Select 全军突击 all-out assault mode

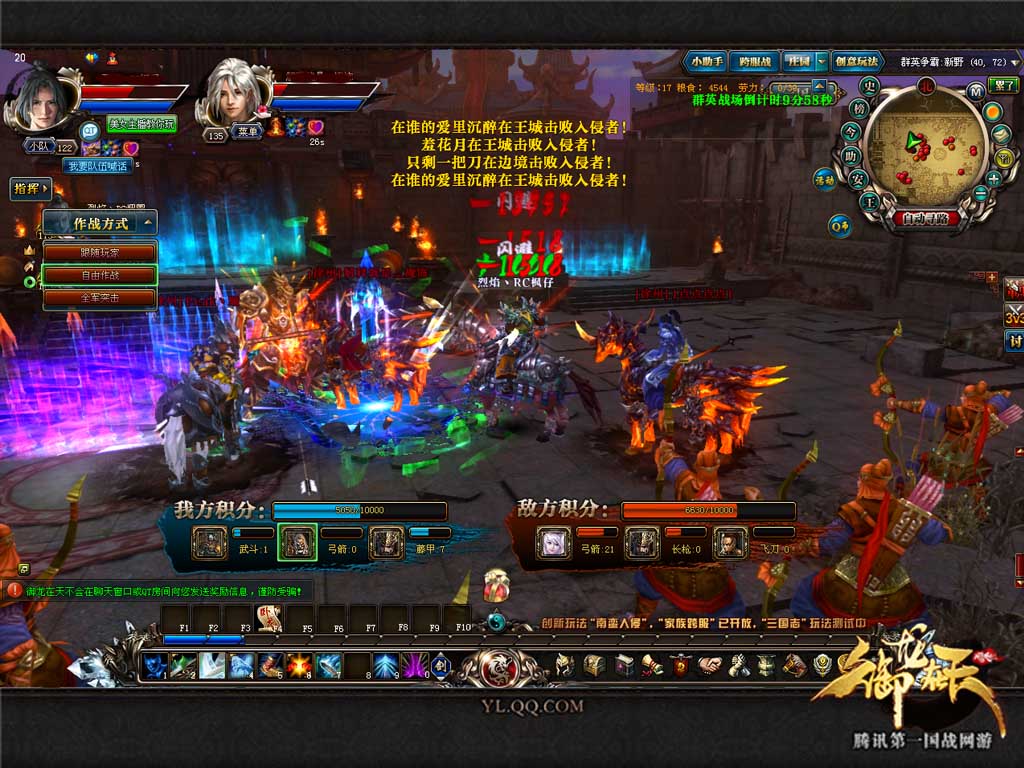[99, 298]
